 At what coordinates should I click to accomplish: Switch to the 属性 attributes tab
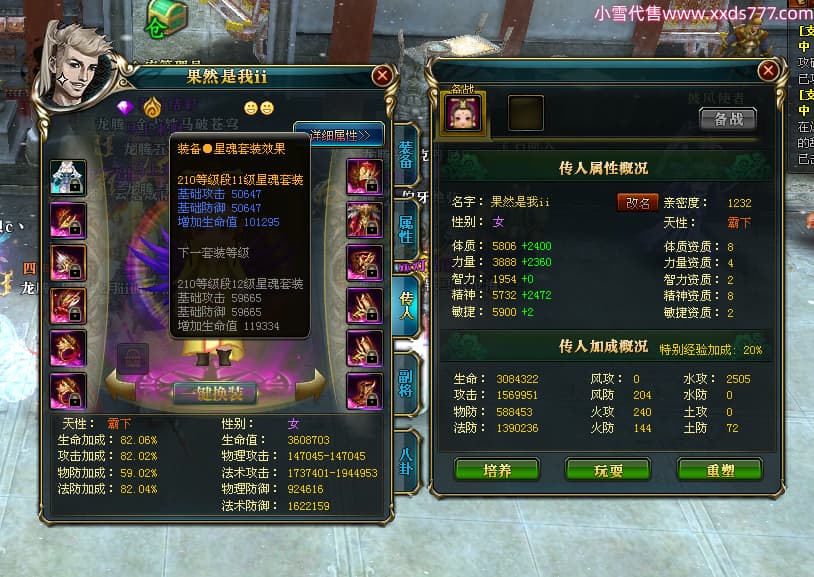pos(405,226)
